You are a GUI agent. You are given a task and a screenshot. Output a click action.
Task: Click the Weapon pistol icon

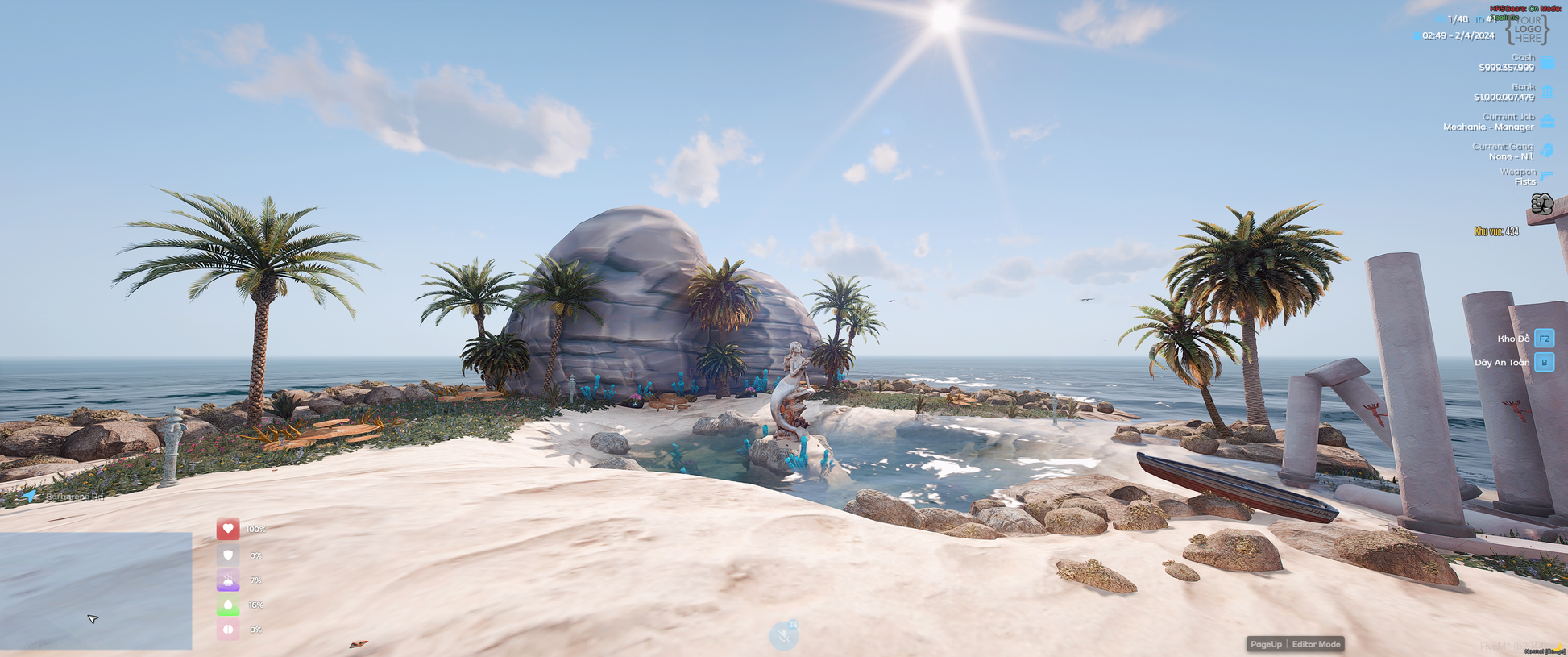click(x=1548, y=176)
